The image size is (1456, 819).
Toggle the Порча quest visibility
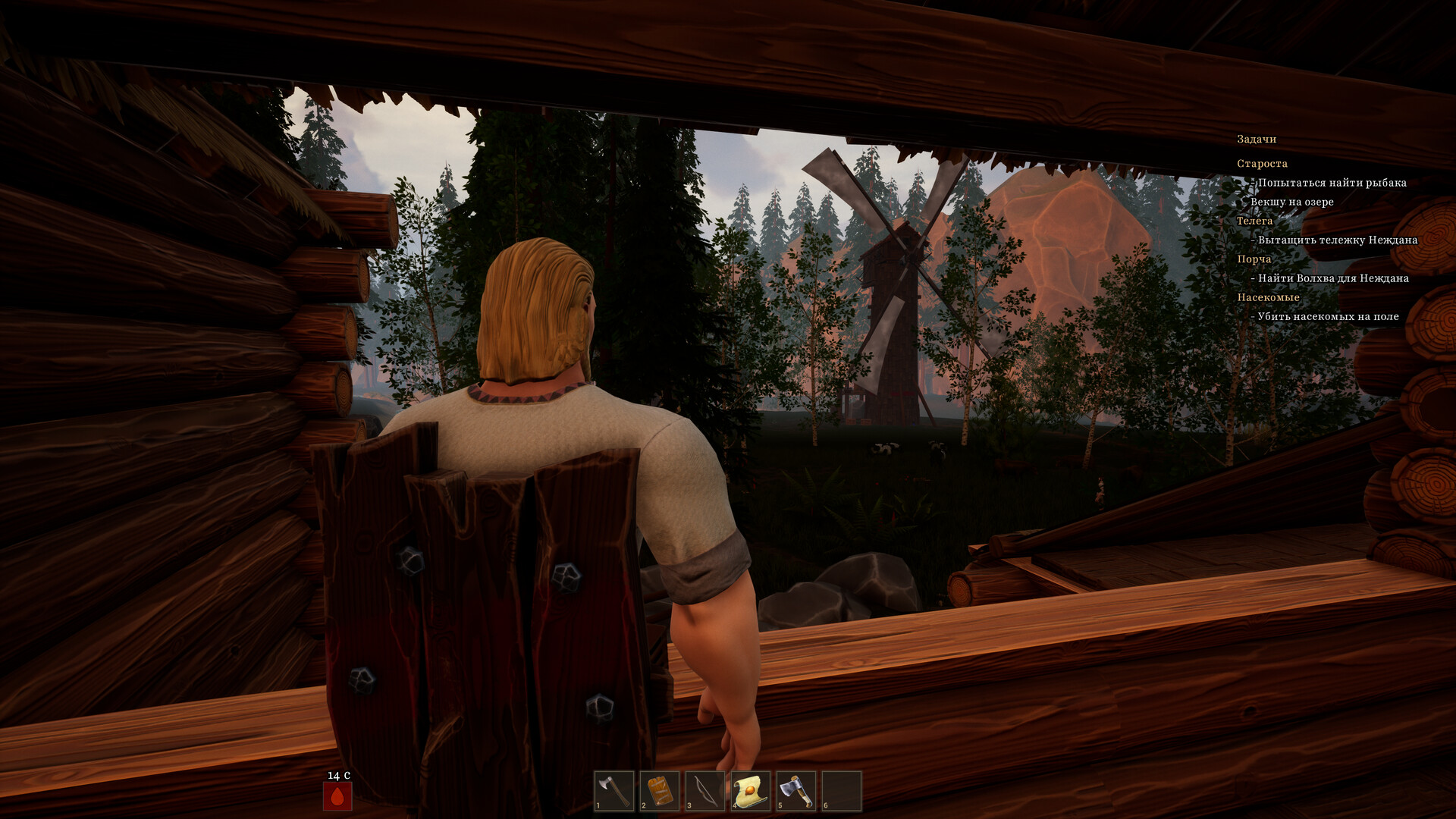tap(1253, 259)
